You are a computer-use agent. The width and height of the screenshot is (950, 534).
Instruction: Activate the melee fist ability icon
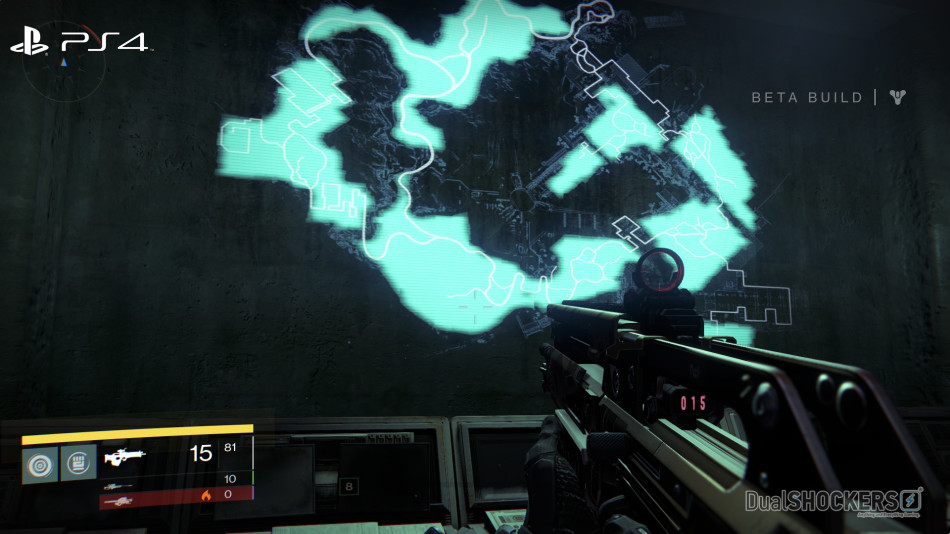pos(79,464)
